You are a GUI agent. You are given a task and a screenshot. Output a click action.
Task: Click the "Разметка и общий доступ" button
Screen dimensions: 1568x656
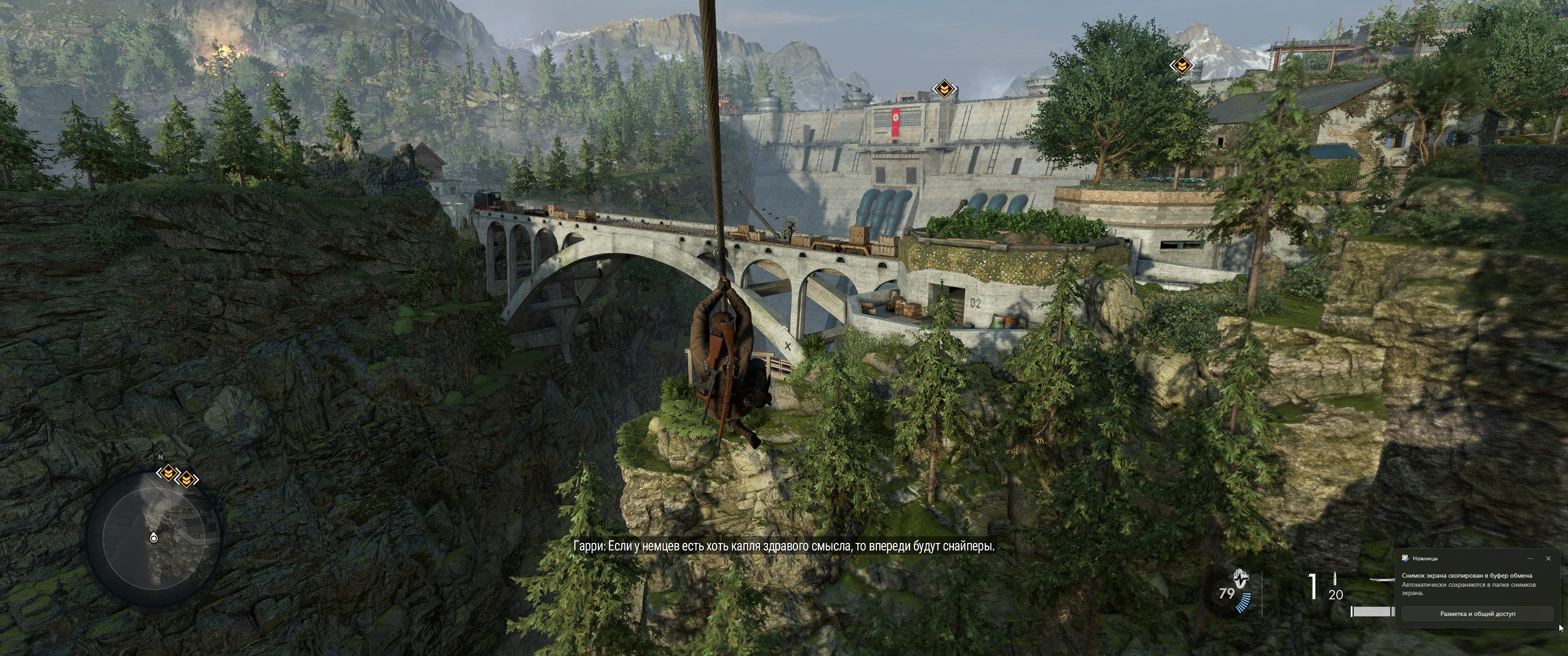coord(1477,614)
